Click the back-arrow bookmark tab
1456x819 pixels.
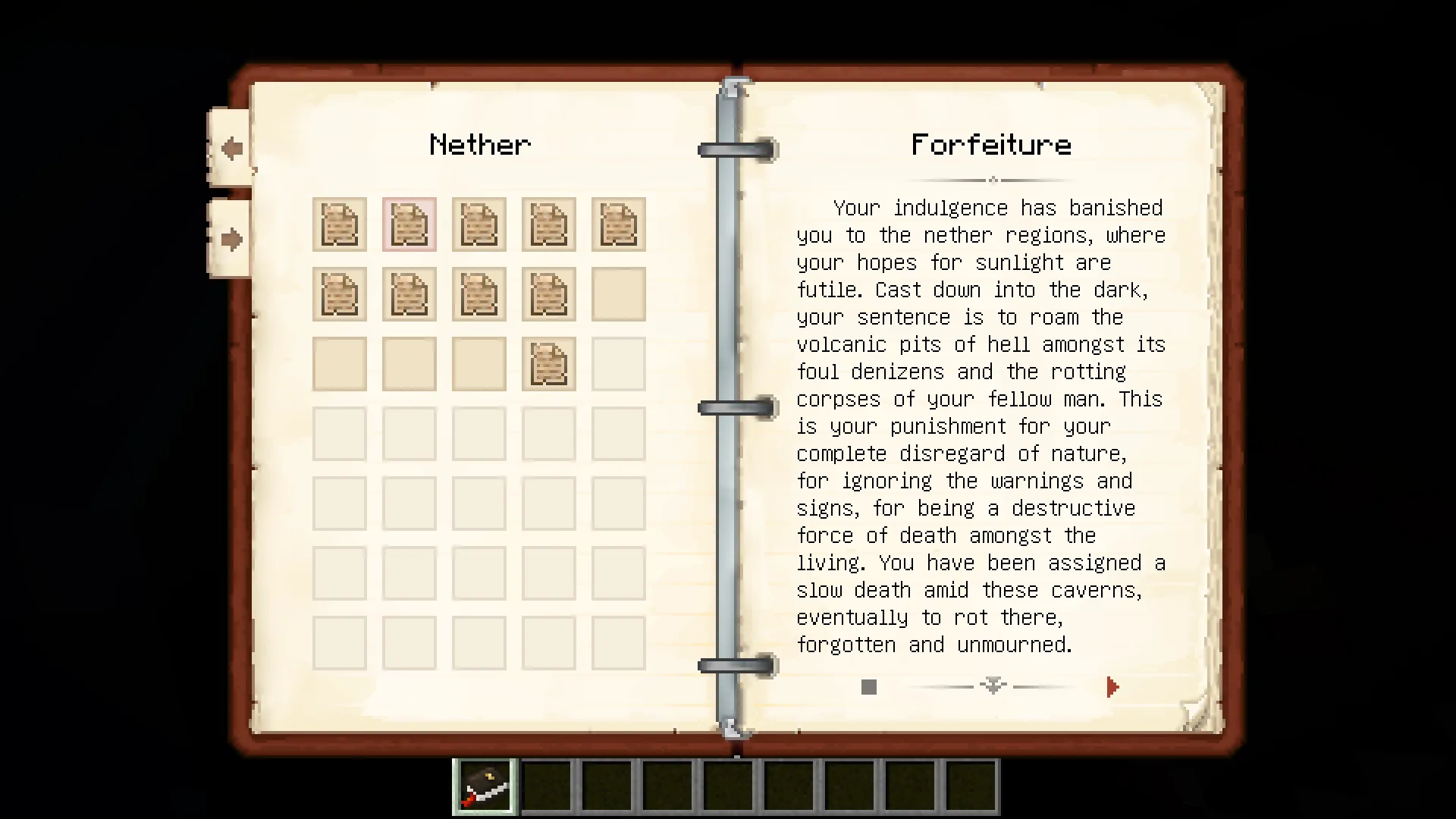coord(230,148)
